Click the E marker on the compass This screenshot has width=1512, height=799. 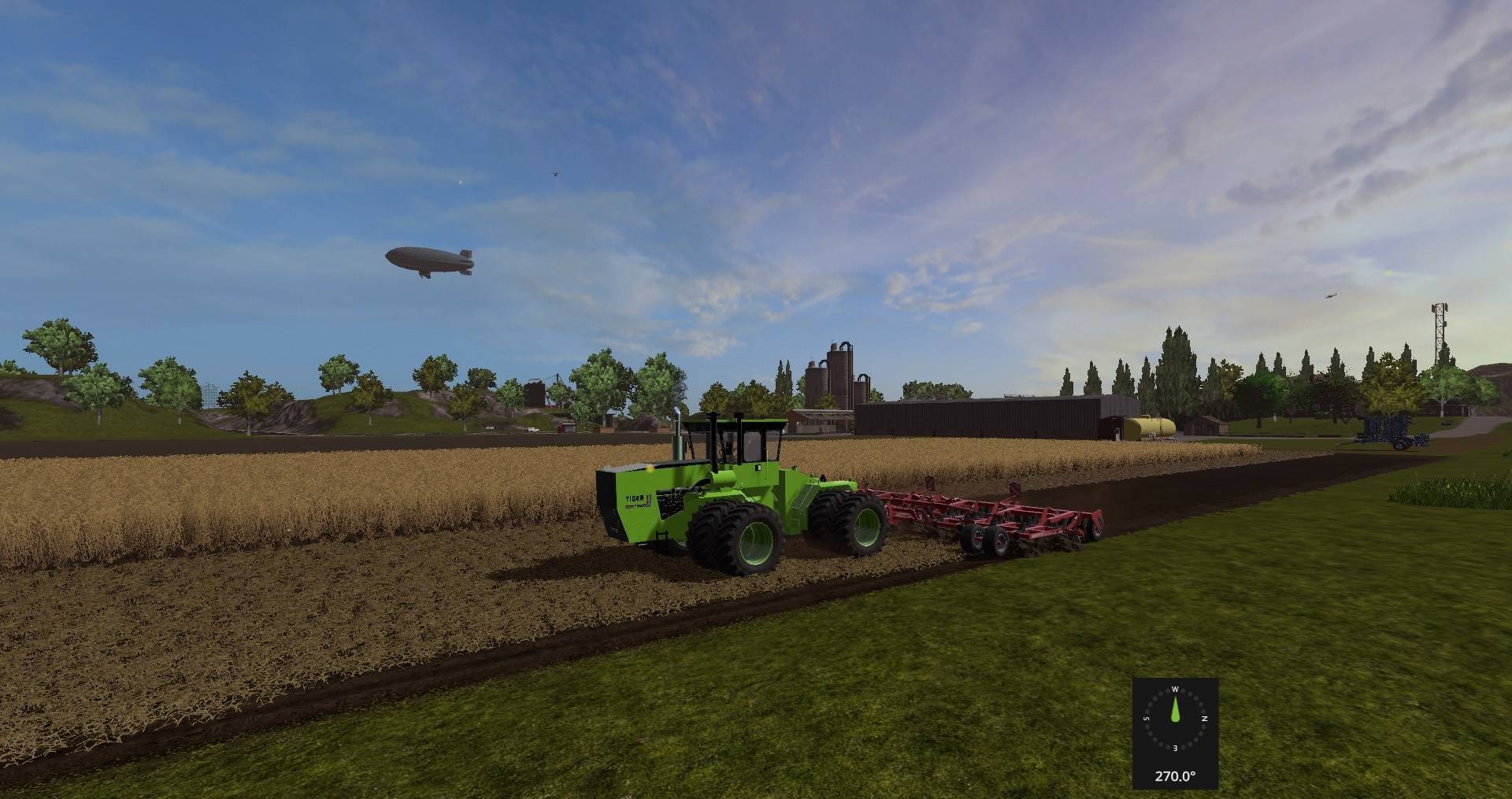(1175, 748)
